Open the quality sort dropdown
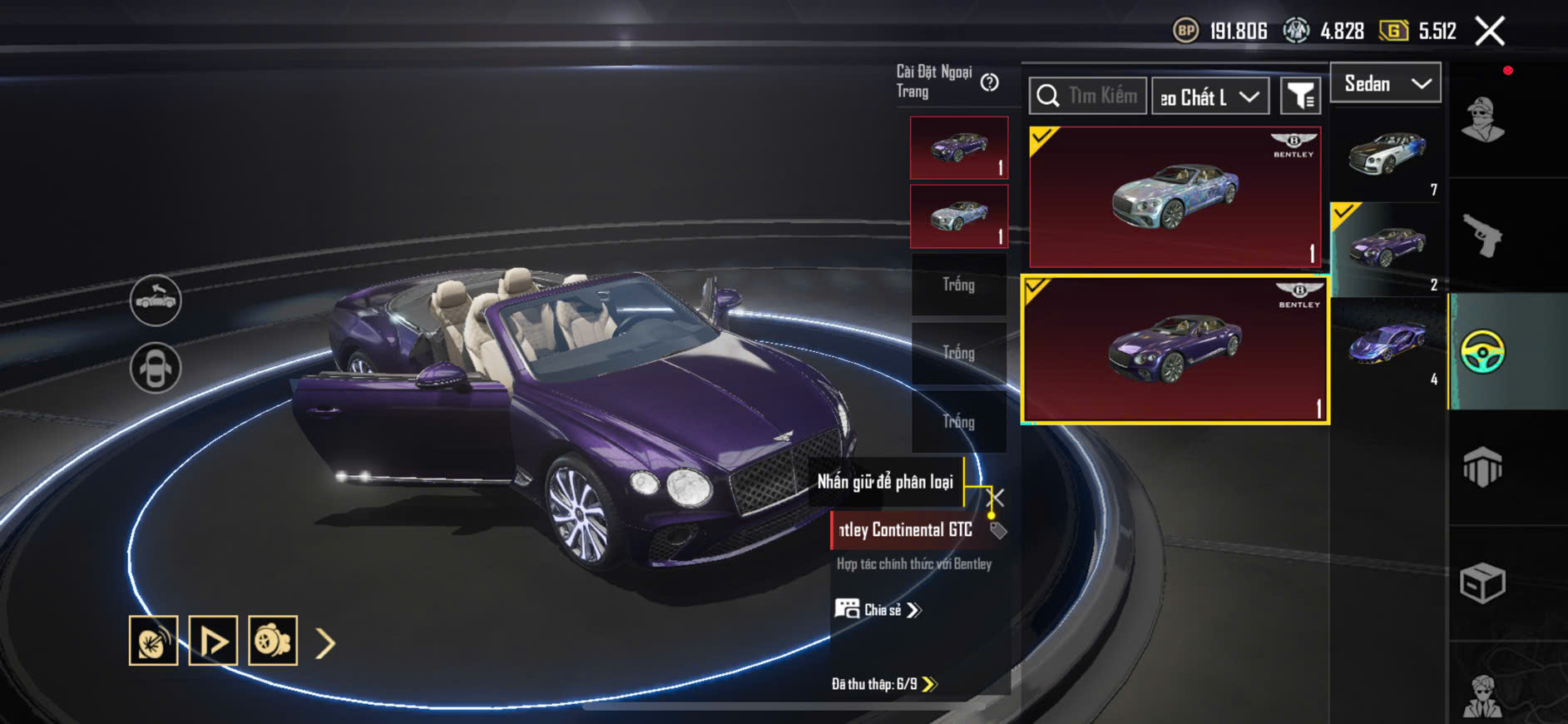This screenshot has height=724, width=1568. coord(1210,97)
